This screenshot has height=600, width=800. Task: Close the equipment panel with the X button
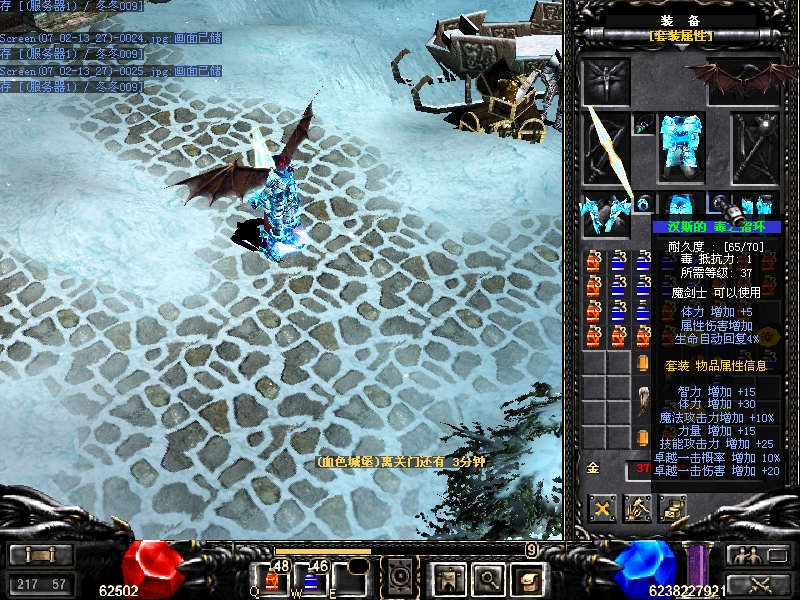point(602,508)
